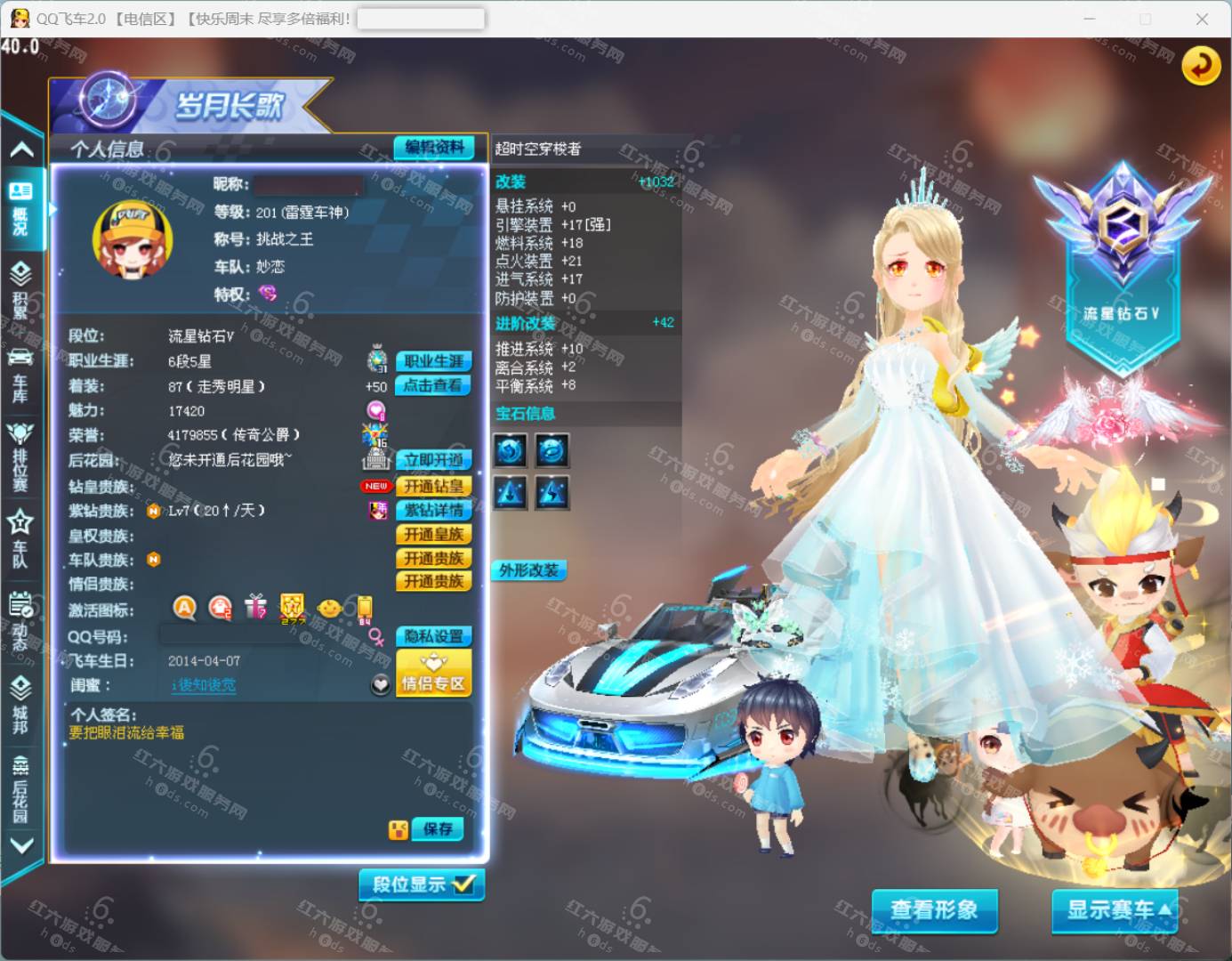The width and height of the screenshot is (1232, 961).
Task: View 紫钻详情 purple diamond details
Action: pyautogui.click(x=433, y=510)
